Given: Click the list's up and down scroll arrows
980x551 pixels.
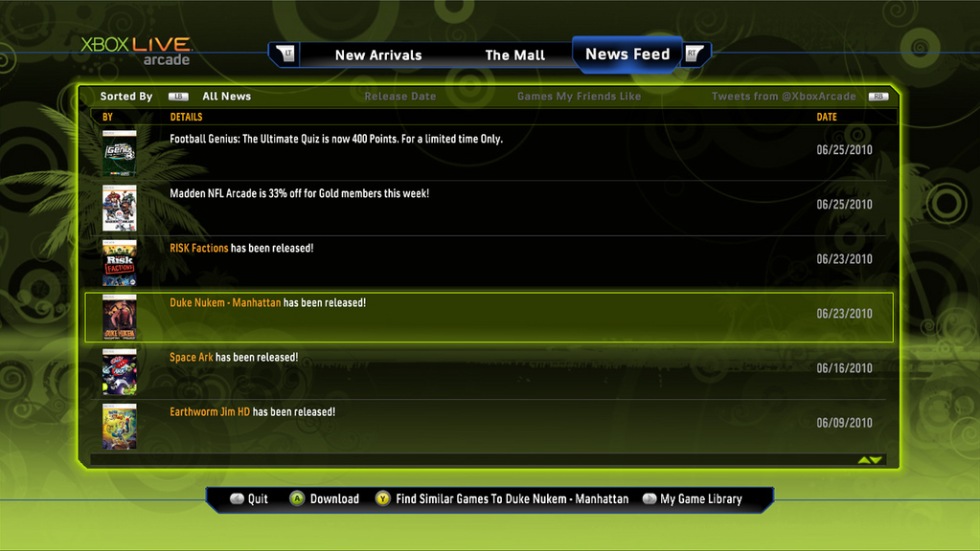Looking at the screenshot, I should pyautogui.click(x=870, y=460).
